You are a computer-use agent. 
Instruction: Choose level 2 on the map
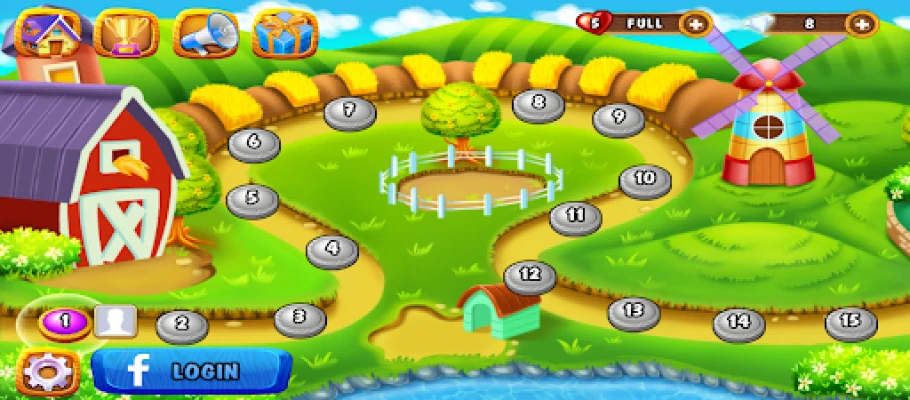coord(181,323)
